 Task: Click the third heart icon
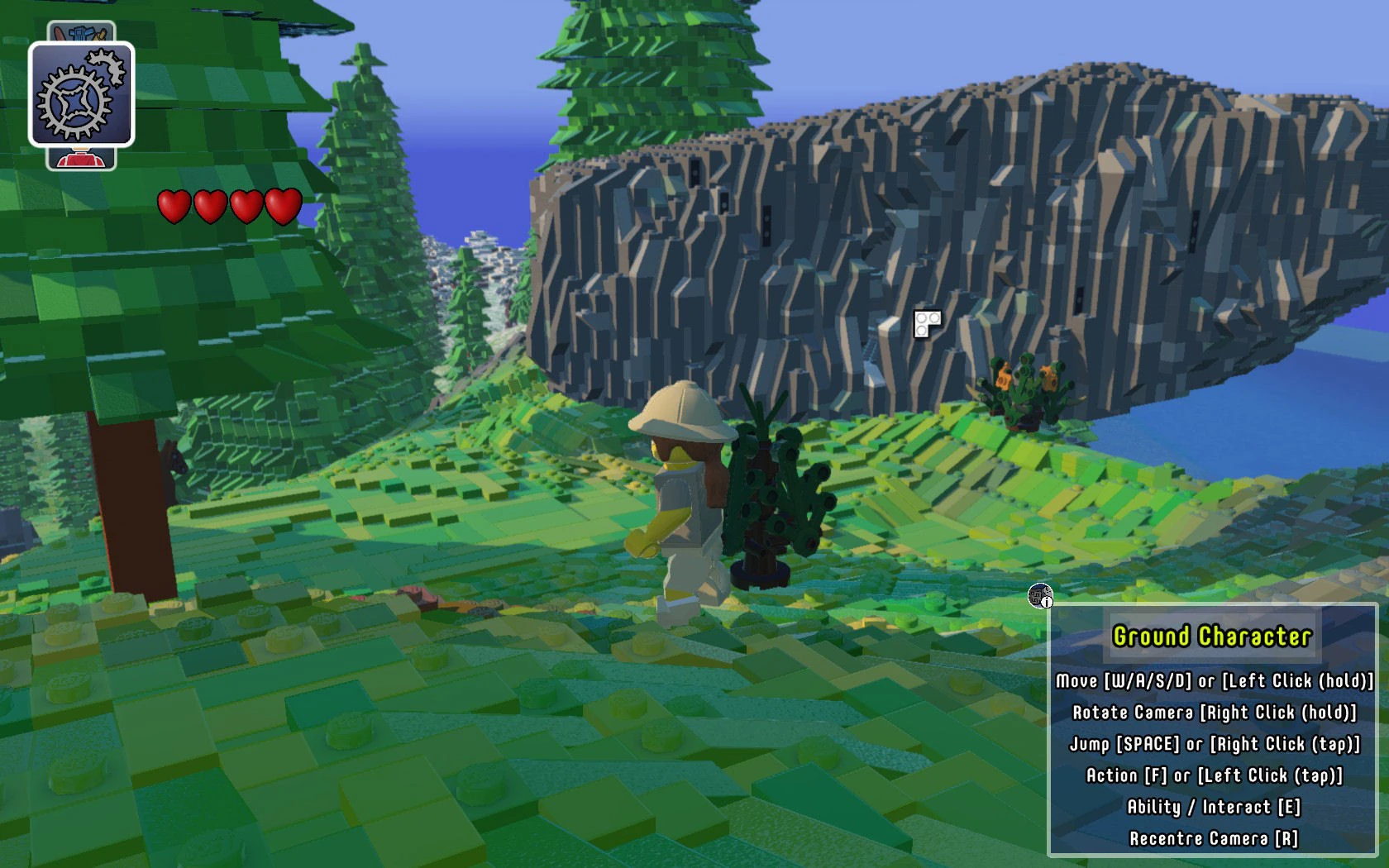246,207
